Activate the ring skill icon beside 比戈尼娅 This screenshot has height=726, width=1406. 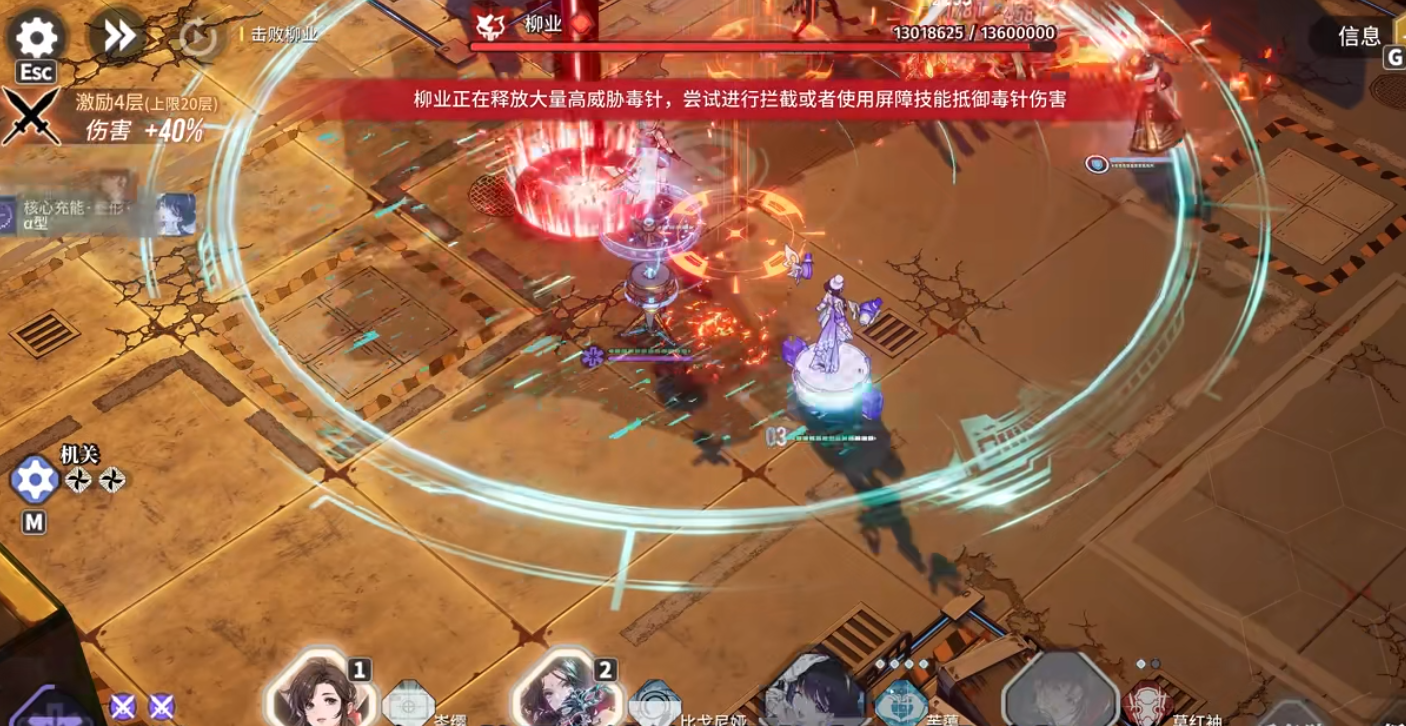655,704
